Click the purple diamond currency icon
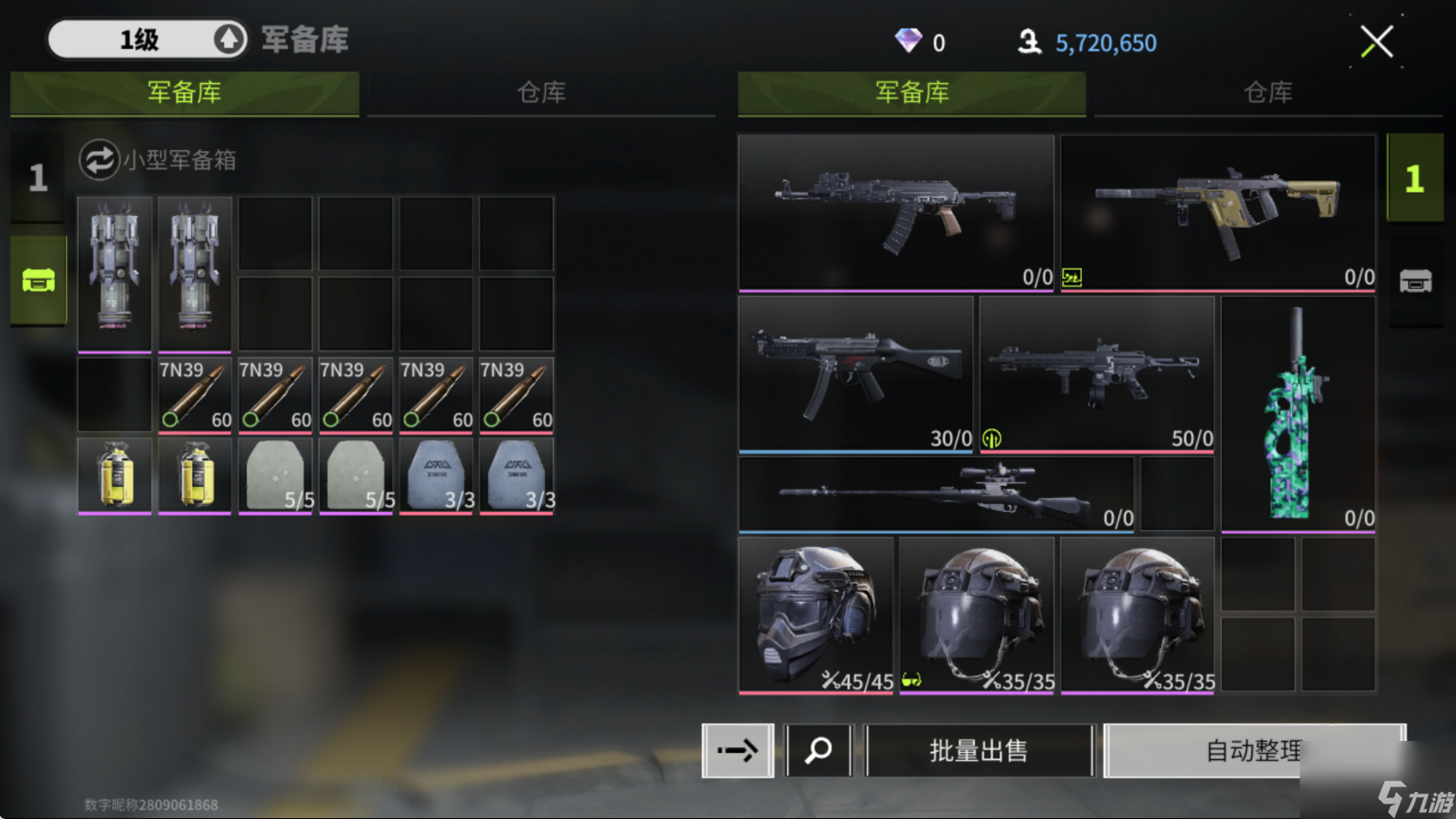Viewport: 1456px width, 819px height. point(908,40)
